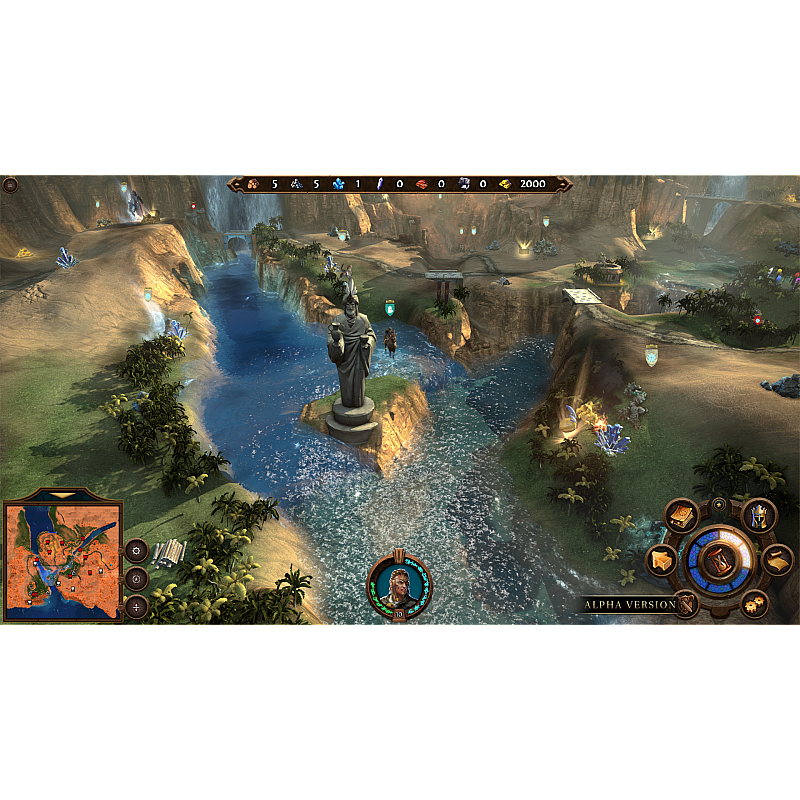Click the round menu button in the top-left corner
Viewport: 800px width, 800px height.
[11, 185]
